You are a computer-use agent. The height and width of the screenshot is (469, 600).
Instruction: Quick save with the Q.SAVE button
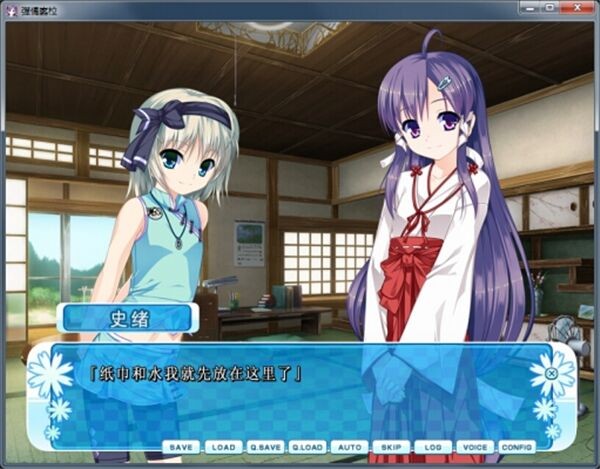click(266, 447)
